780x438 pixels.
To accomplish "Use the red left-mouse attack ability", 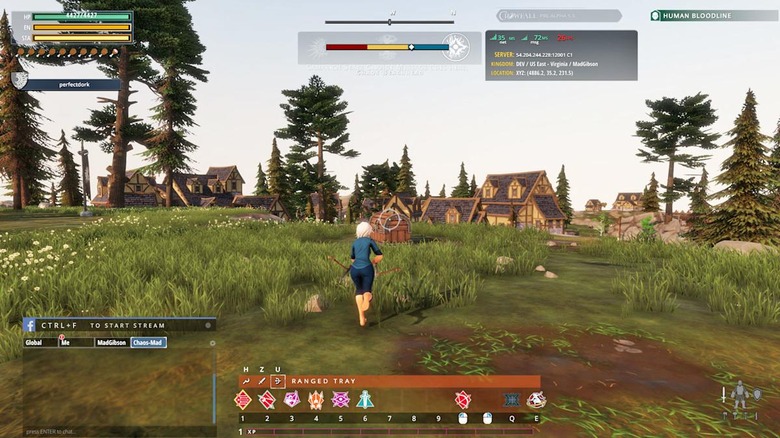I will point(463,400).
